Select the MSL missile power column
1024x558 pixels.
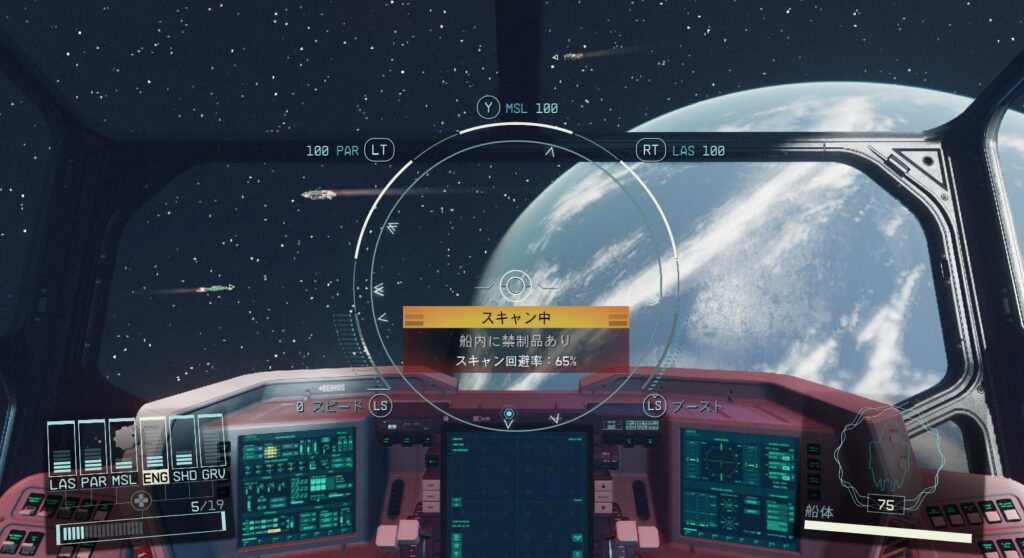click(122, 448)
